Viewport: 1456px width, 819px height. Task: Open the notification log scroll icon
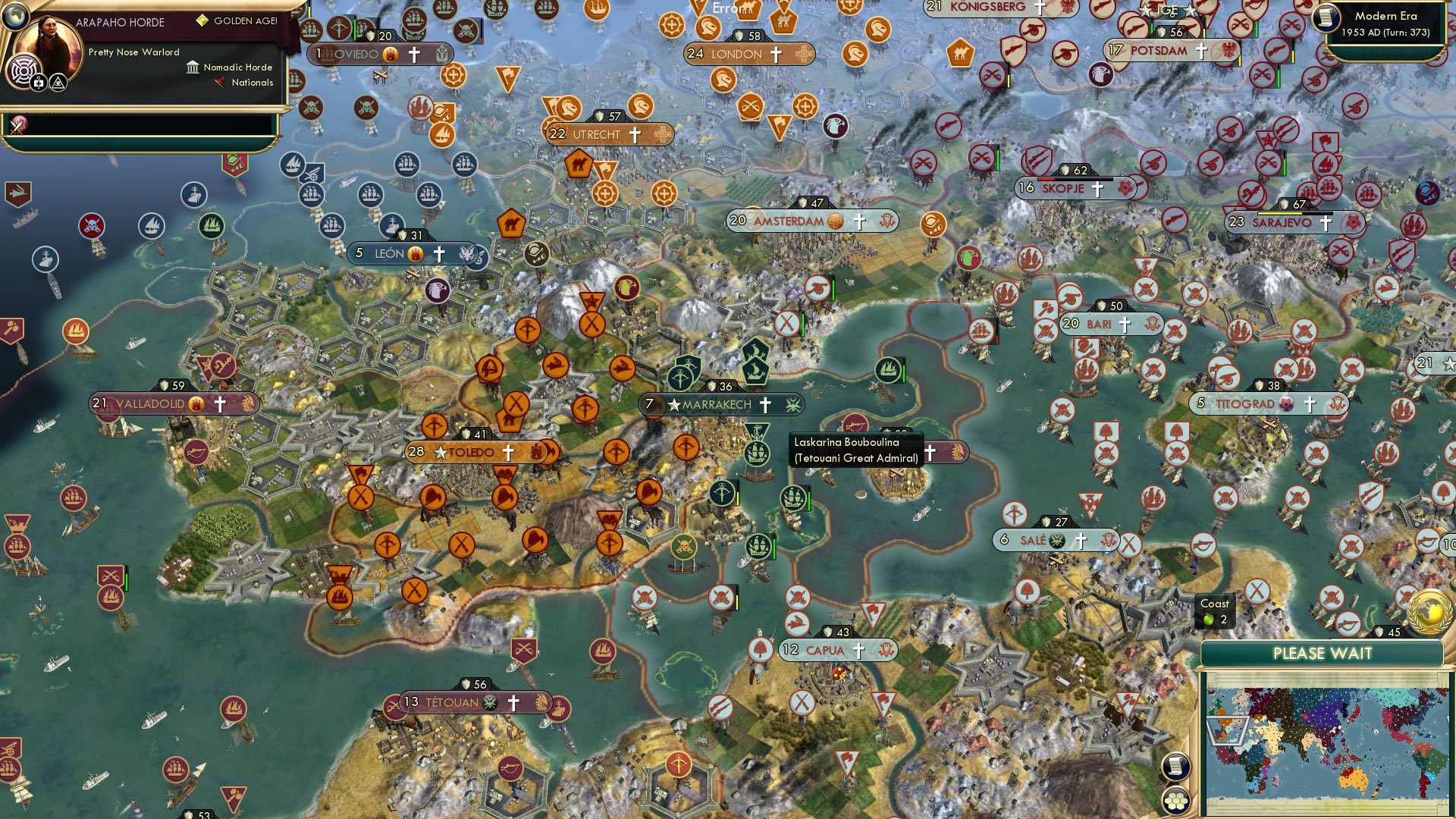point(1175,767)
